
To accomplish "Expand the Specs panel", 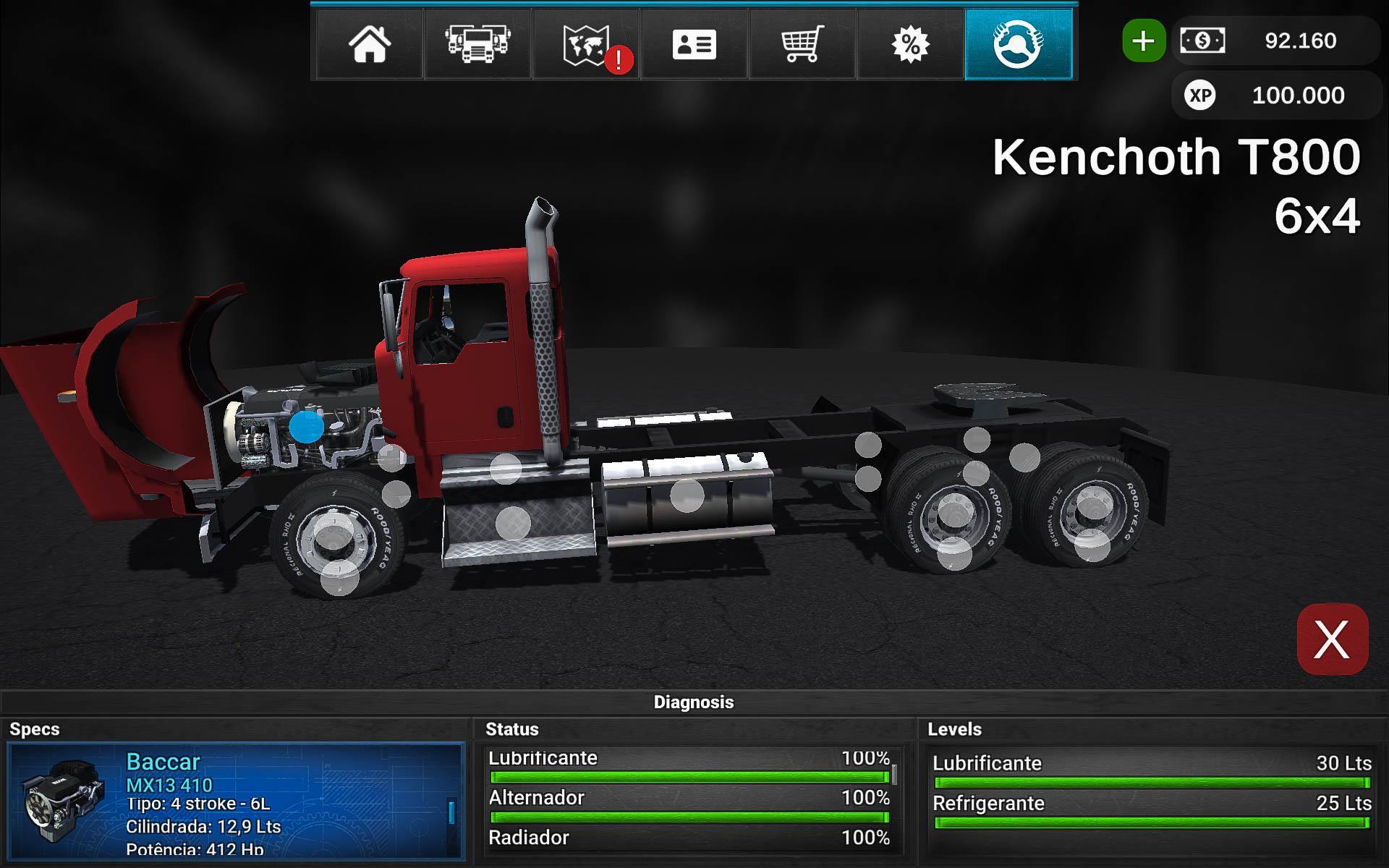I will tap(33, 730).
